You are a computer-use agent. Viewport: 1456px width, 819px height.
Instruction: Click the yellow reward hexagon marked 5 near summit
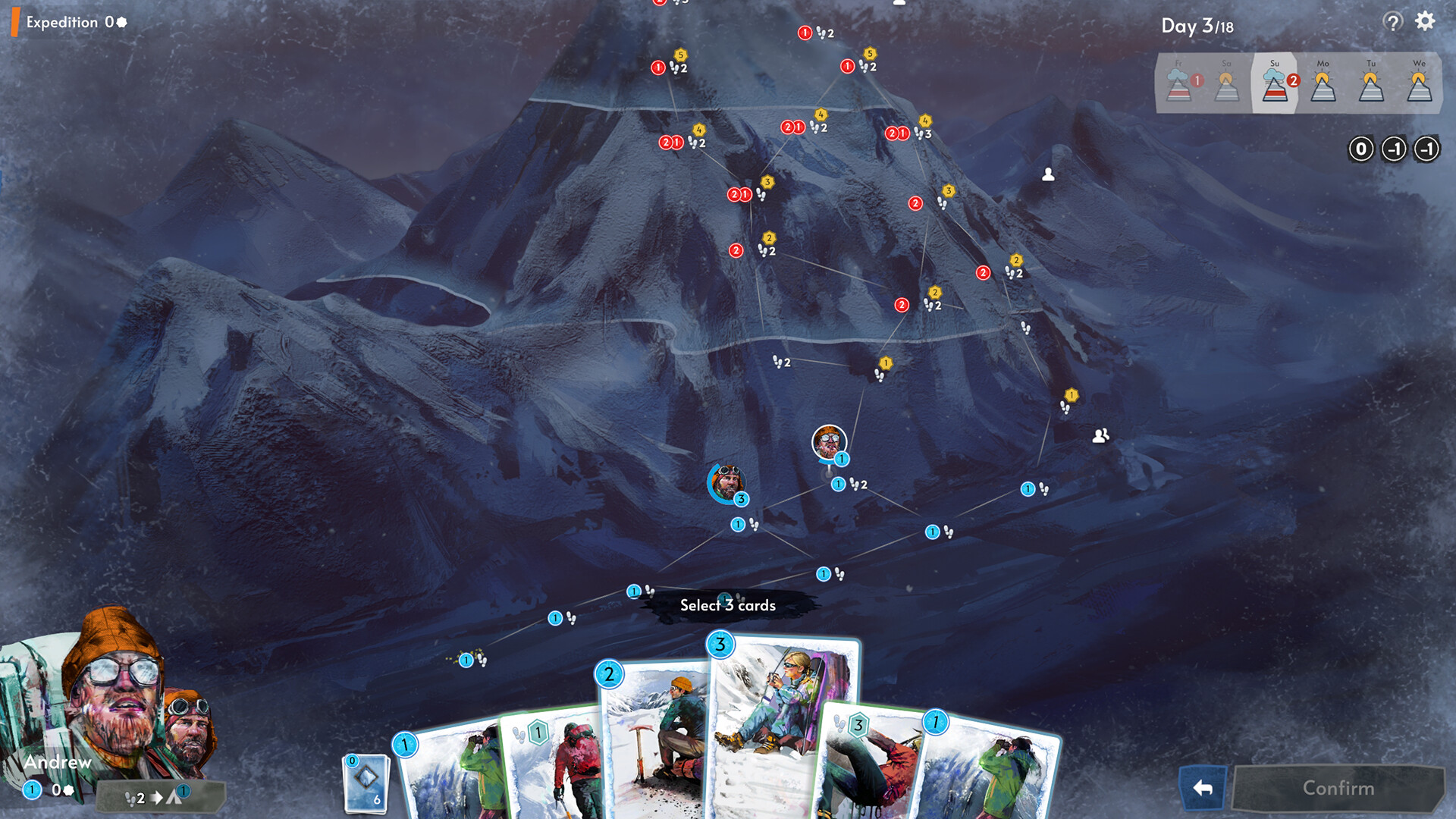(680, 55)
